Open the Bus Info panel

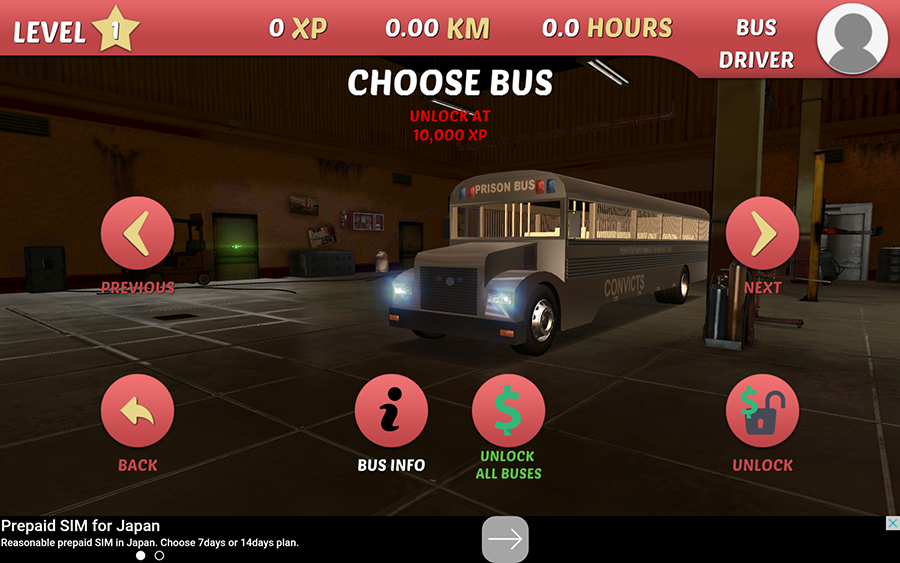point(391,411)
